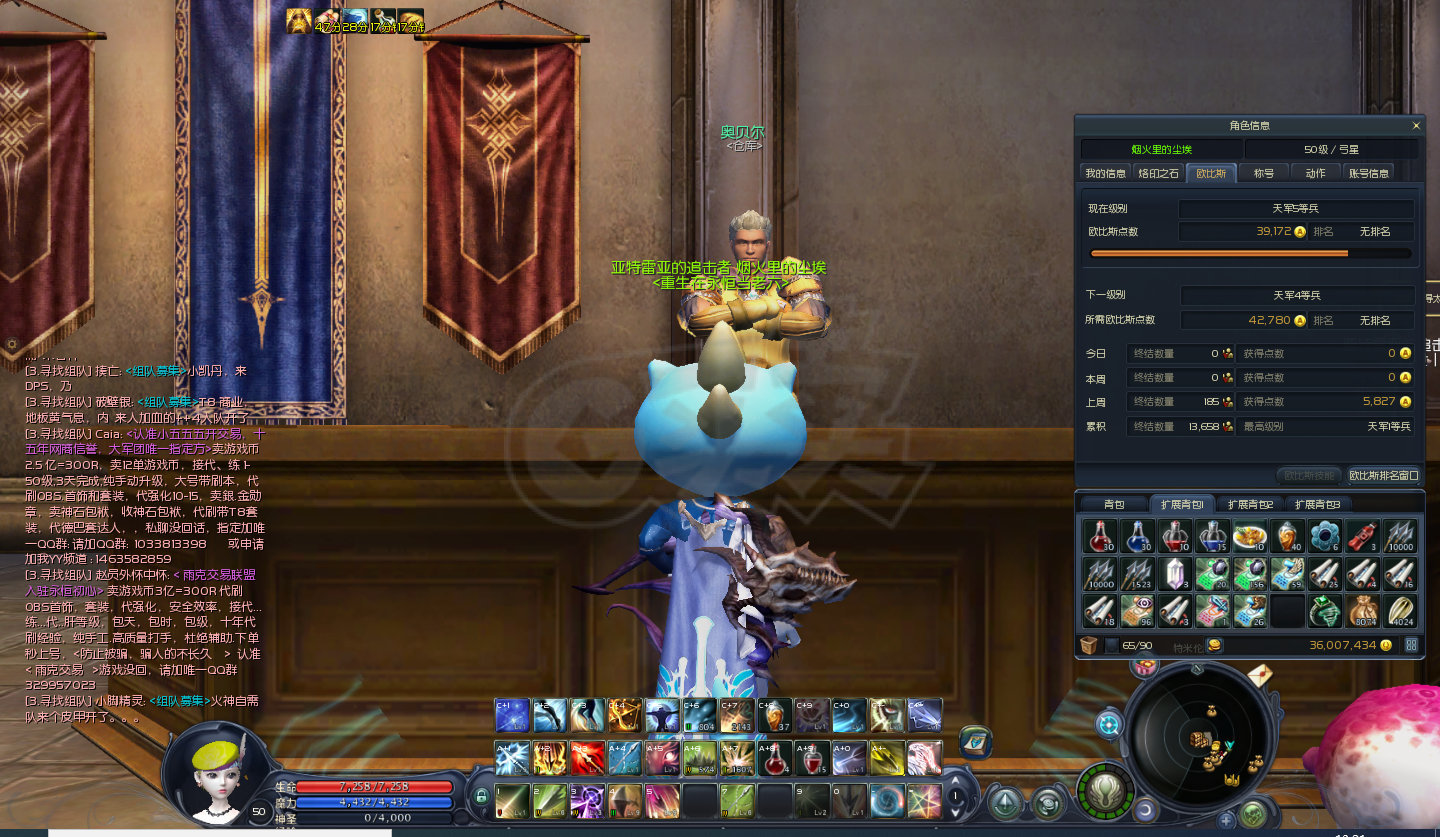Image resolution: width=1440 pixels, height=837 pixels.
Task: Open the 烙印之石 tab
Action: 1159,173
